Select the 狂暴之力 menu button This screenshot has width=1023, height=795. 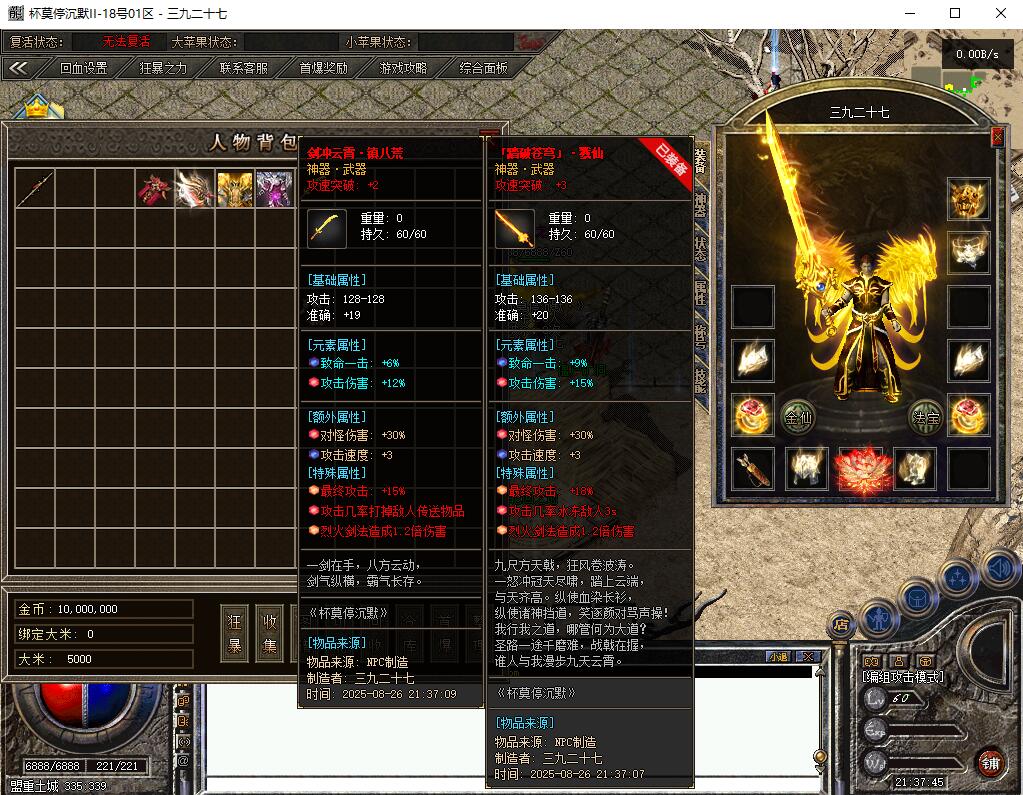163,68
